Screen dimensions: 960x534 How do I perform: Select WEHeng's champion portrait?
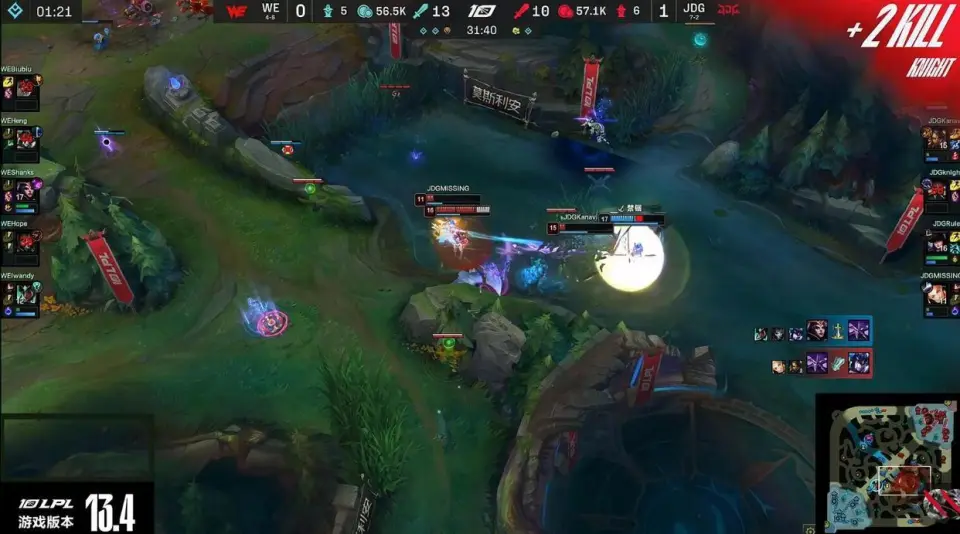coord(26,139)
